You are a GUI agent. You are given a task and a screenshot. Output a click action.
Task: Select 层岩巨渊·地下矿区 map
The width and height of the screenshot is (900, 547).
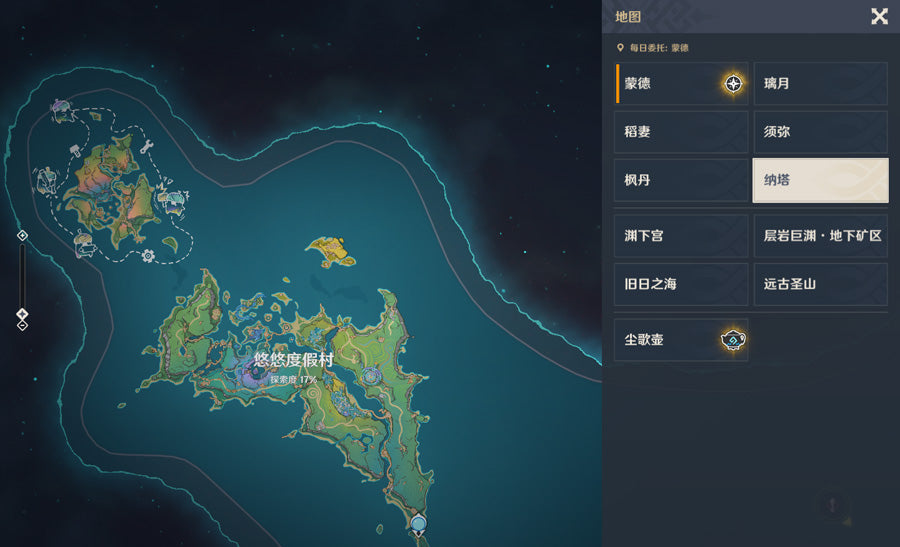coord(820,235)
